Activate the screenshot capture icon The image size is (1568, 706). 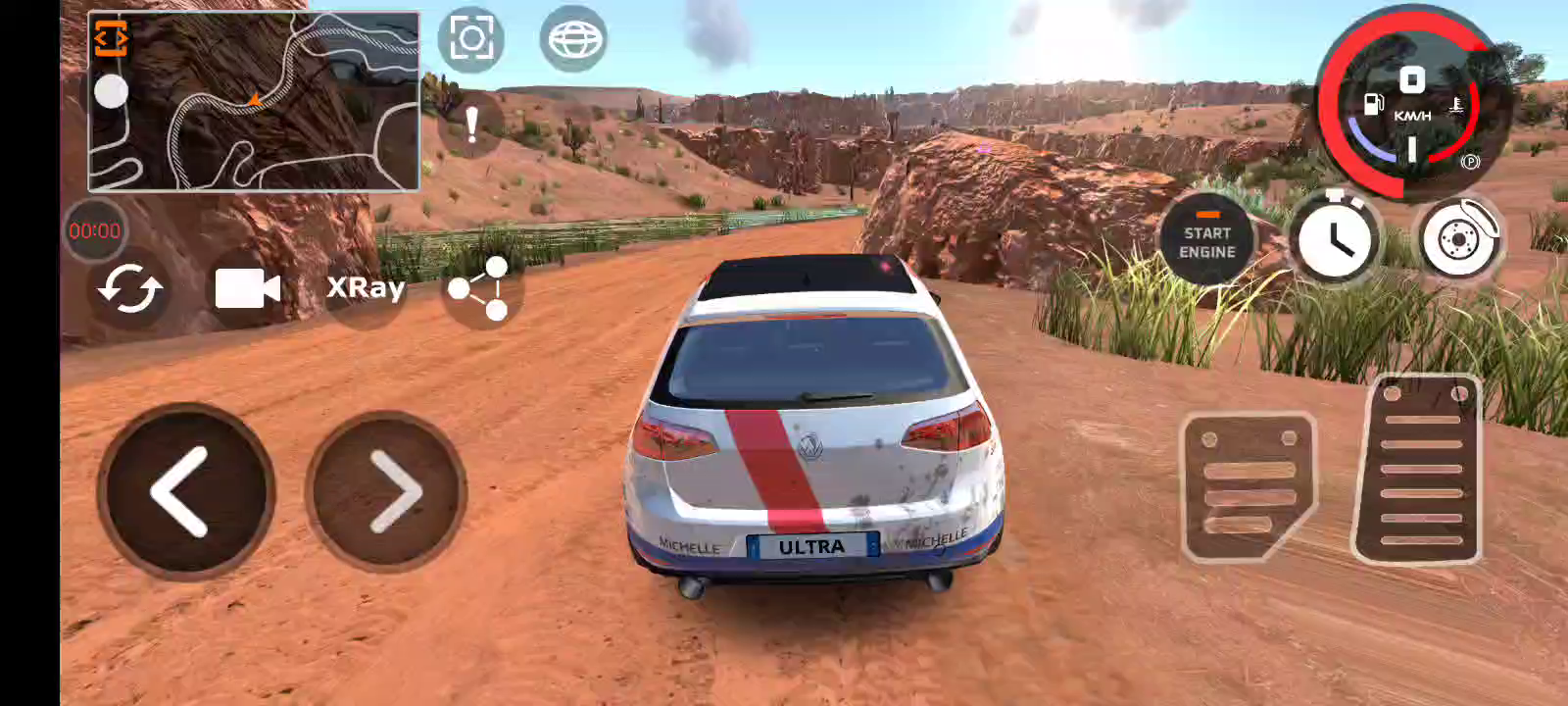pos(470,39)
